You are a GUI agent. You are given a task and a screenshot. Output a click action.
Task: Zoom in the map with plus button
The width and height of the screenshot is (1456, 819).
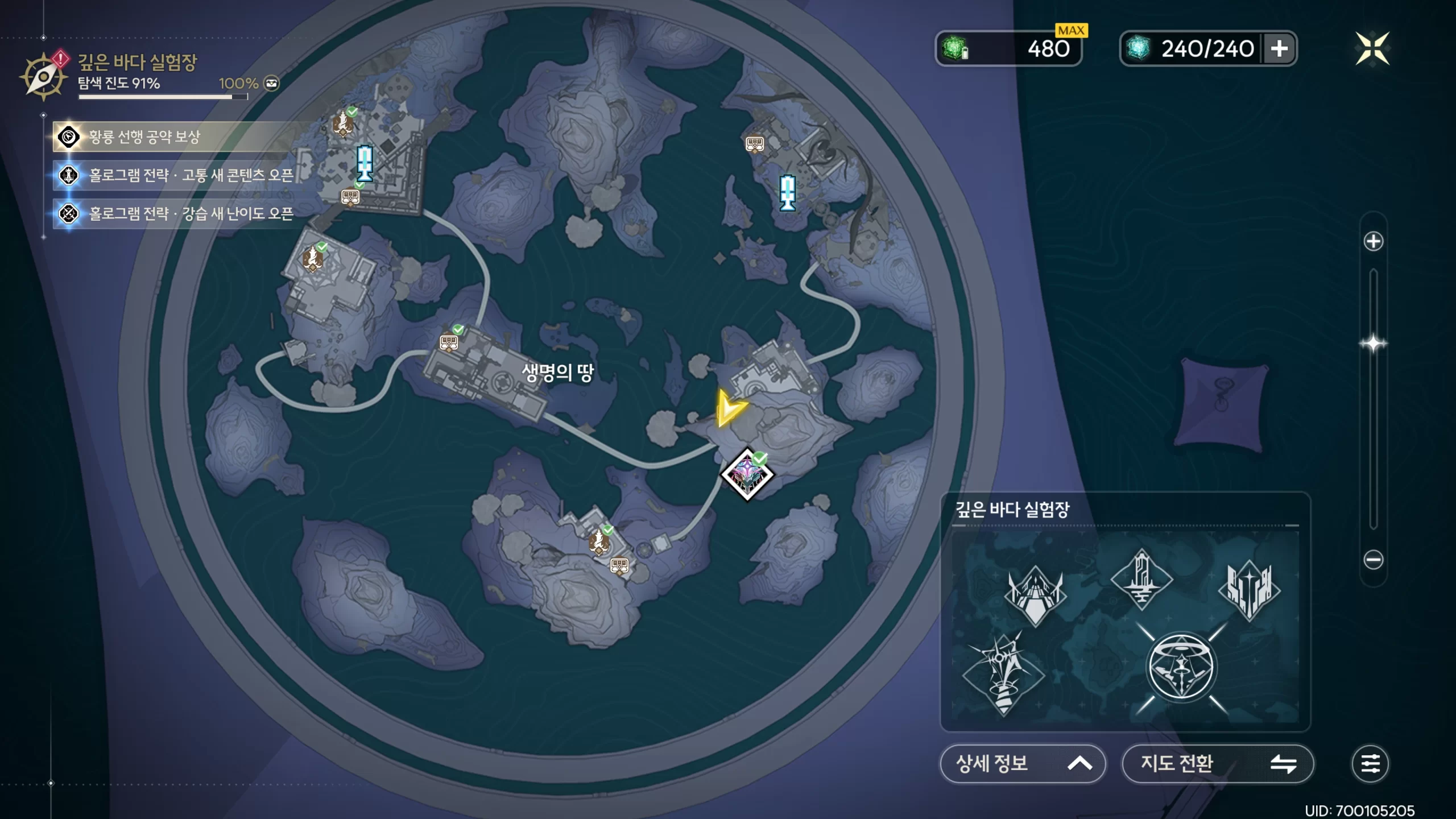pyautogui.click(x=1373, y=241)
